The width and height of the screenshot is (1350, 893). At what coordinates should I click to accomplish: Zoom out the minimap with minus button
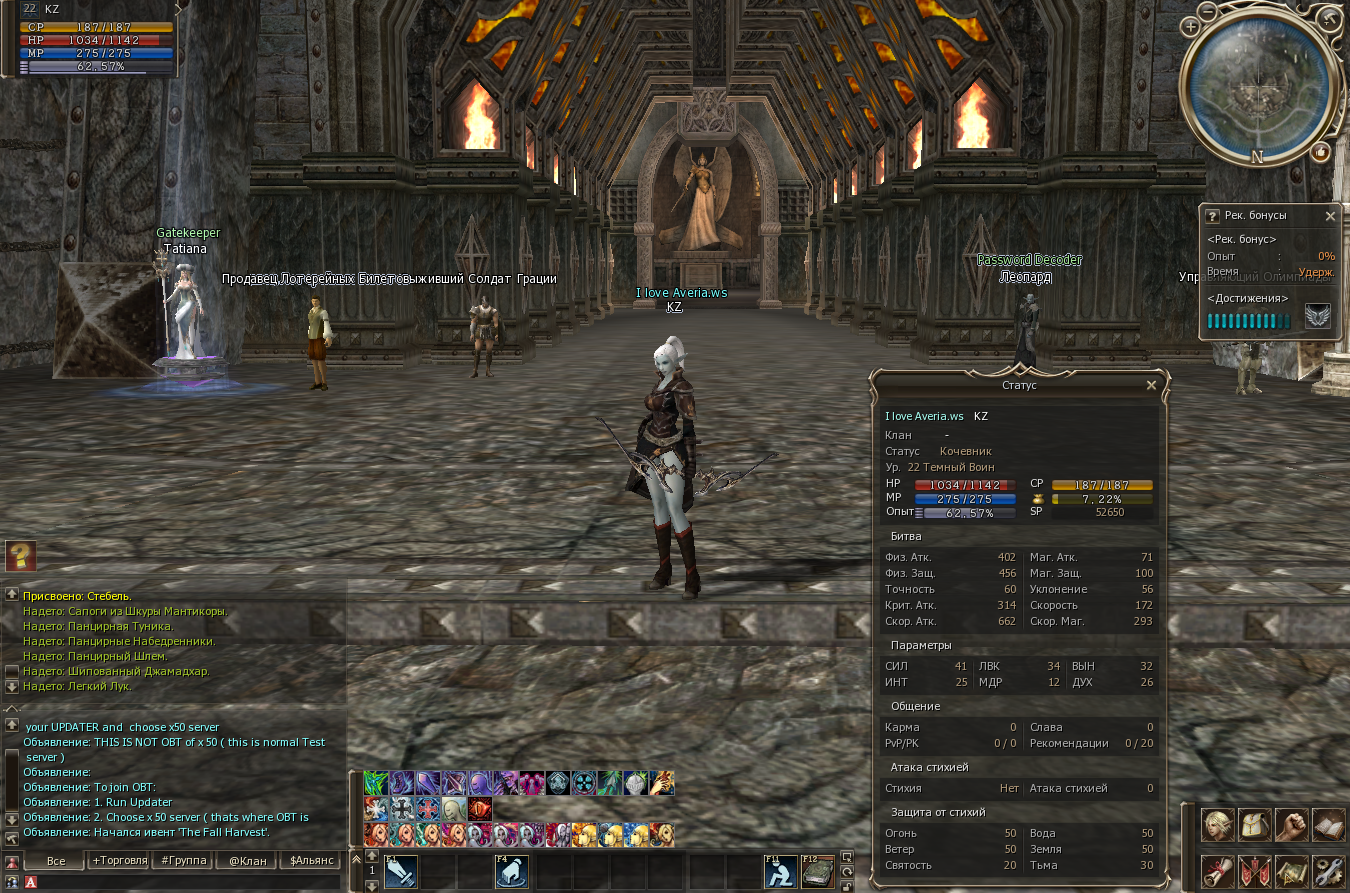click(x=1208, y=10)
